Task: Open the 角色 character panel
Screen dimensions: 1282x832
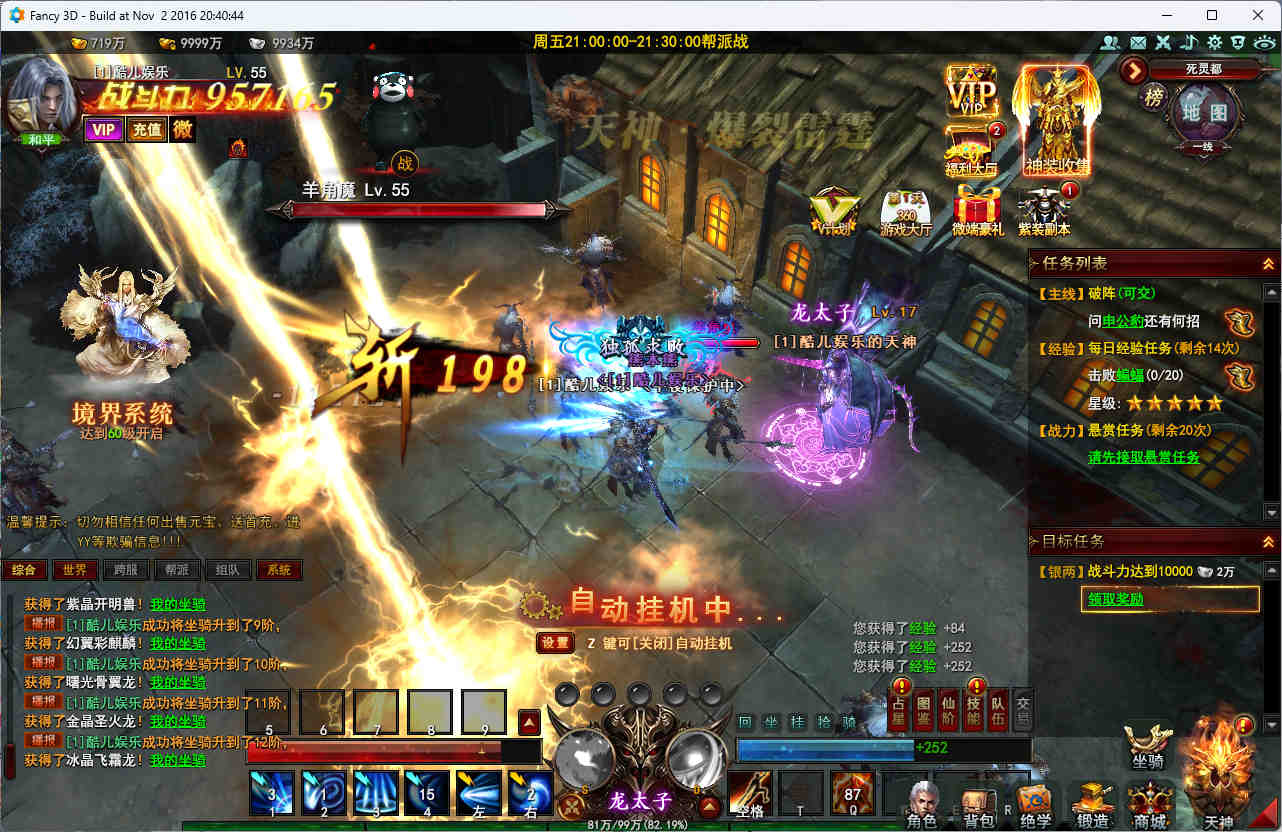Action: [921, 804]
